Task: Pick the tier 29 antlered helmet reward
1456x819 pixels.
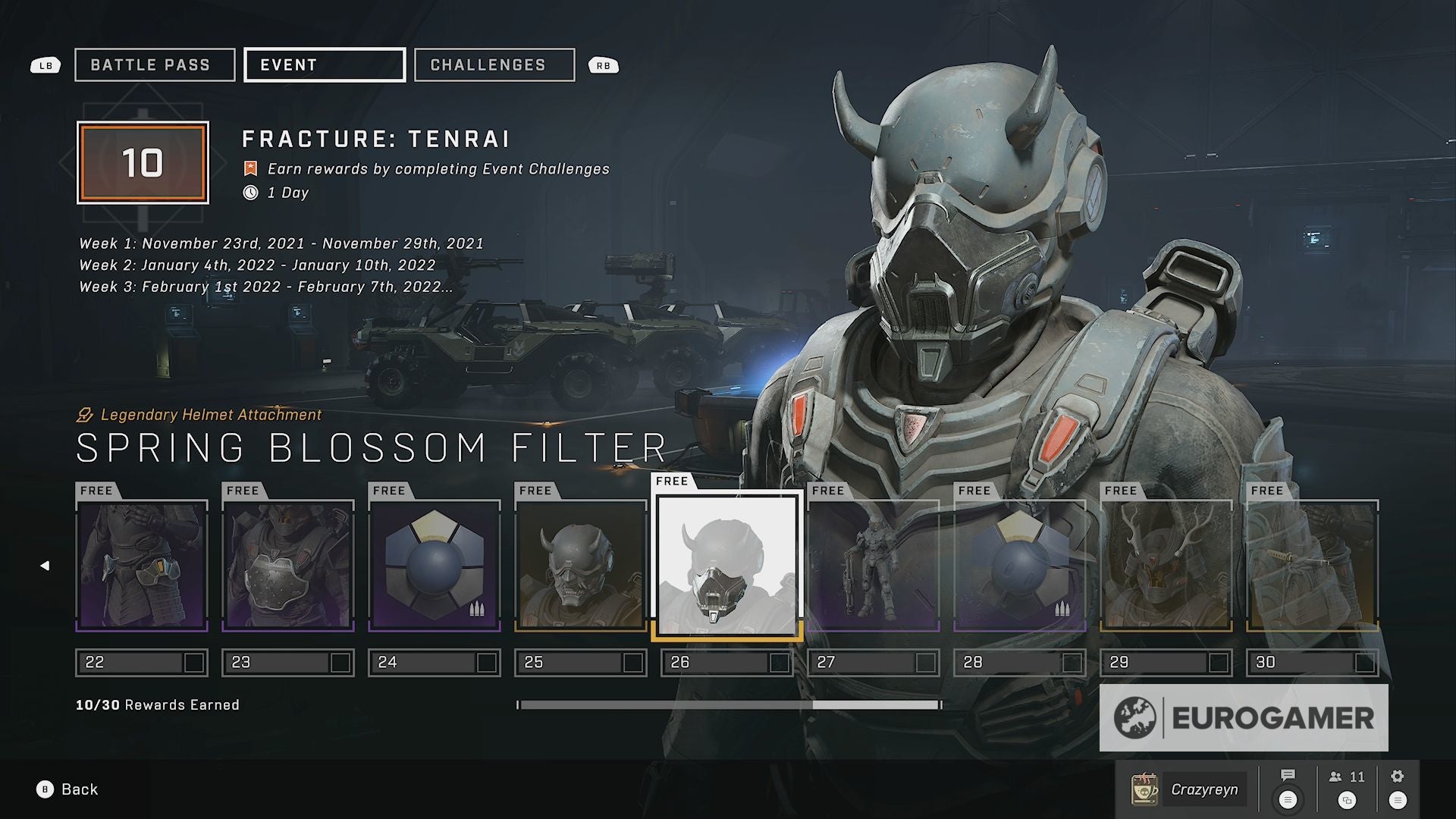Action: (x=1166, y=565)
